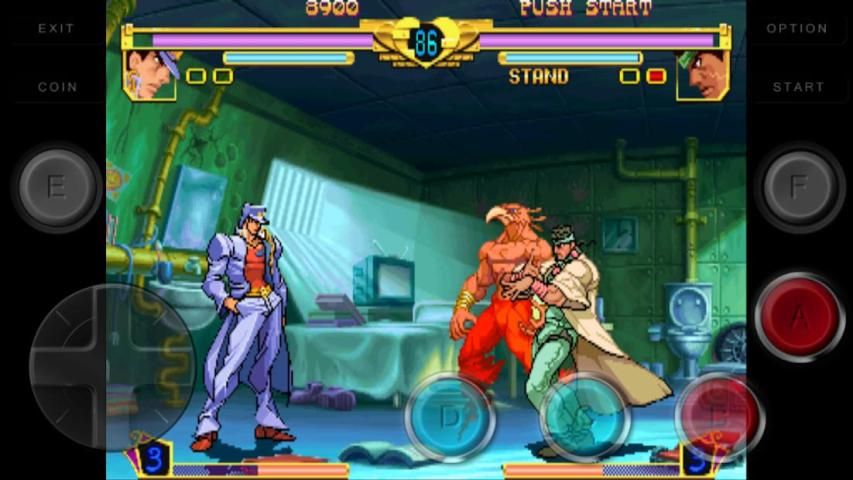Screen dimensions: 853x480
Task: Tap the blue button beside the D button
Action: pos(584,415)
